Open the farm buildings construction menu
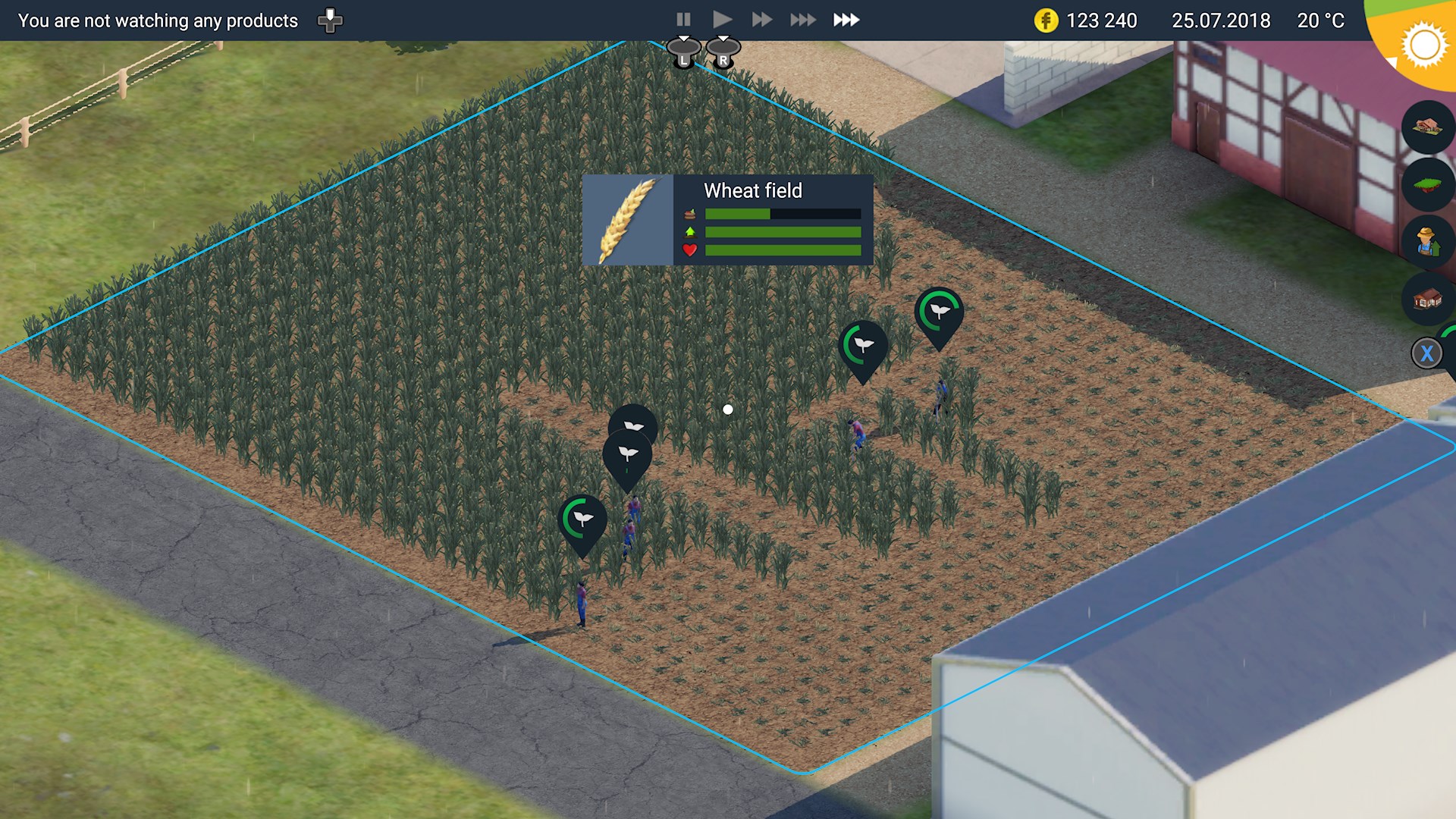 pos(1427,127)
